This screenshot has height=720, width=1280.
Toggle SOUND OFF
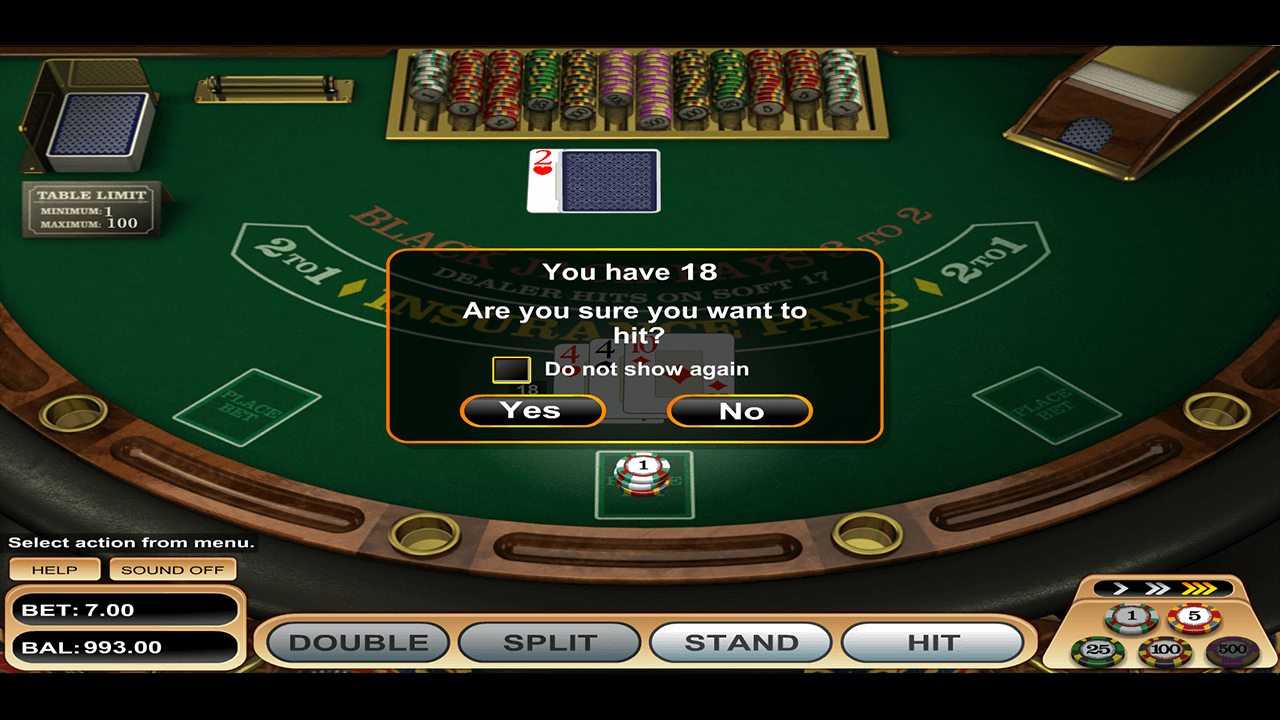[172, 569]
